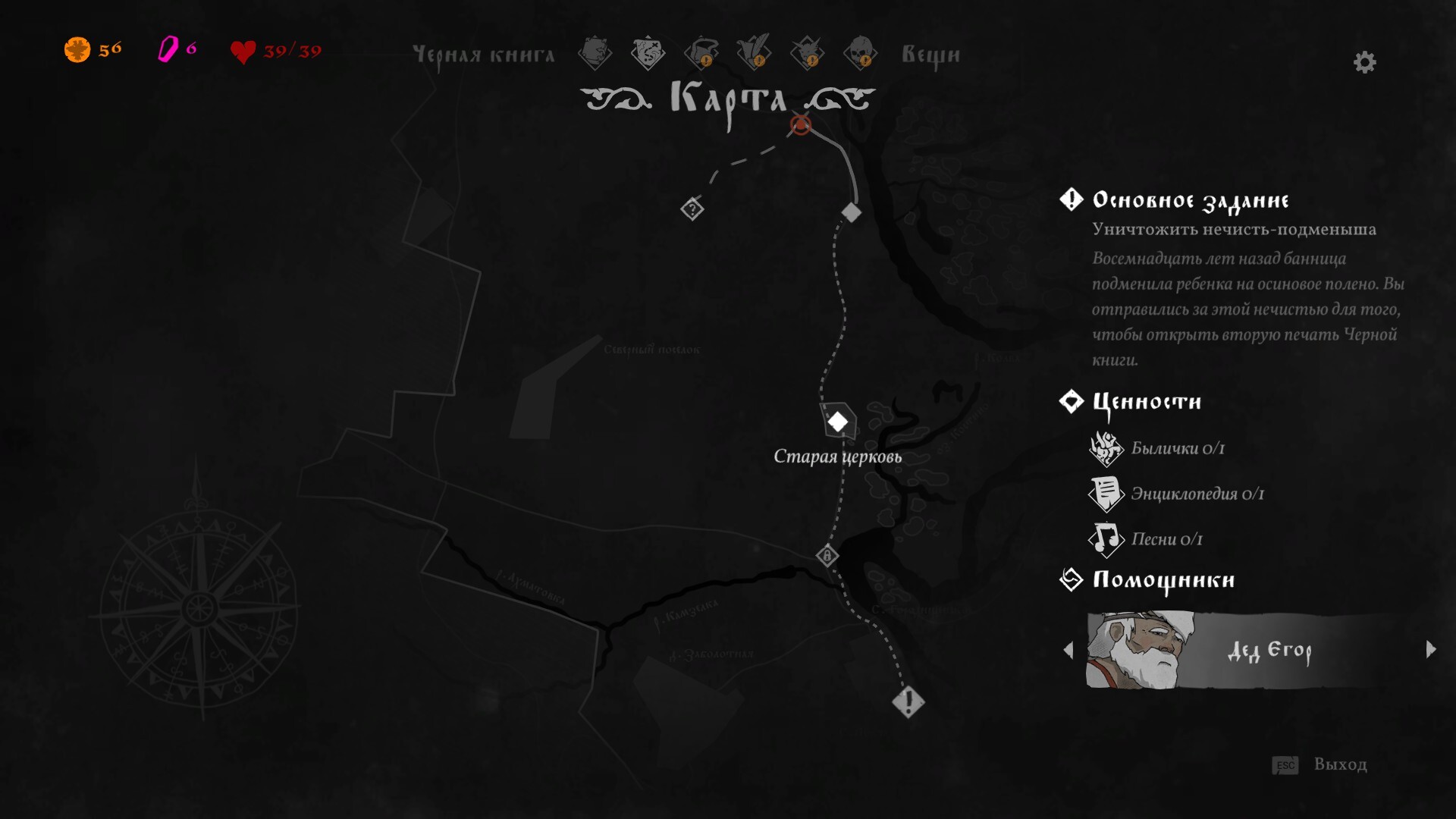Click the Основное задание quest header

point(1190,200)
